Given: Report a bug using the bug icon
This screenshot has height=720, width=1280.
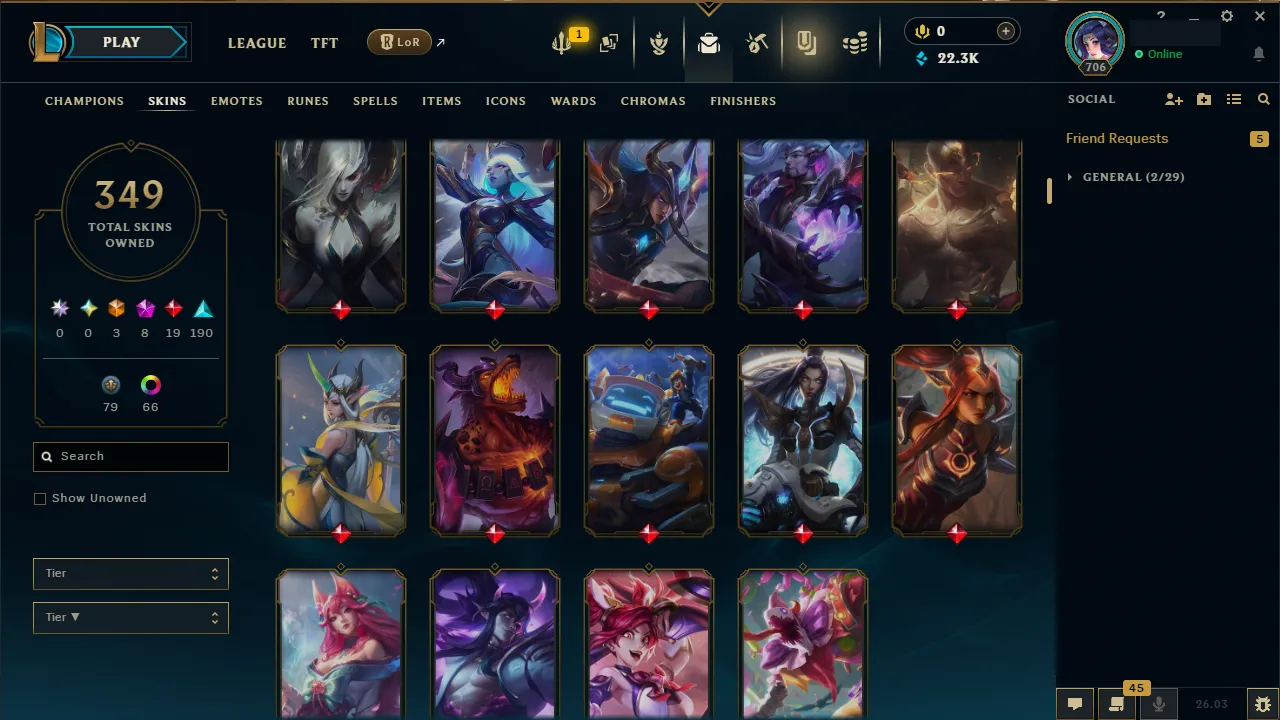Looking at the screenshot, I should tap(1263, 702).
